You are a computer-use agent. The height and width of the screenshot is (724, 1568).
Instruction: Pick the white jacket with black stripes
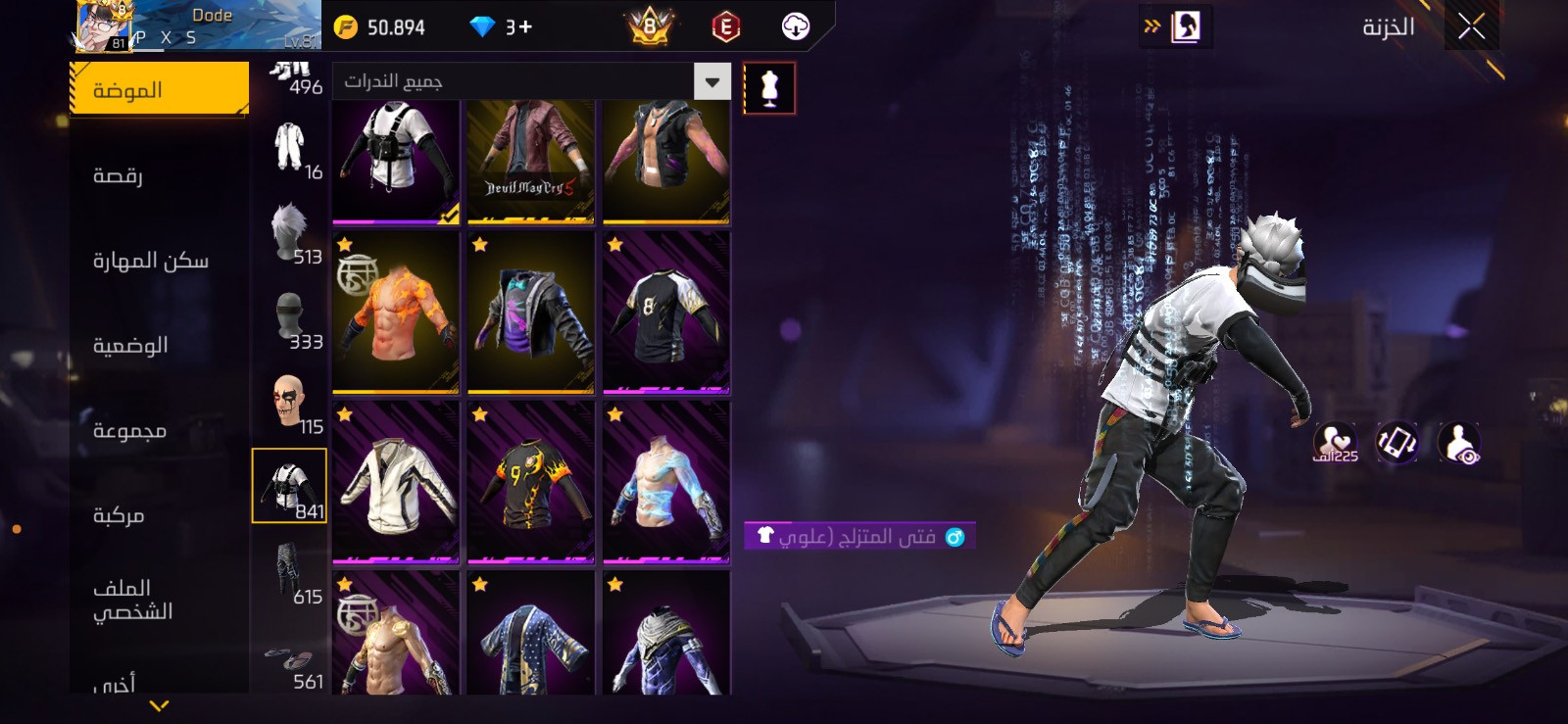[x=396, y=482]
